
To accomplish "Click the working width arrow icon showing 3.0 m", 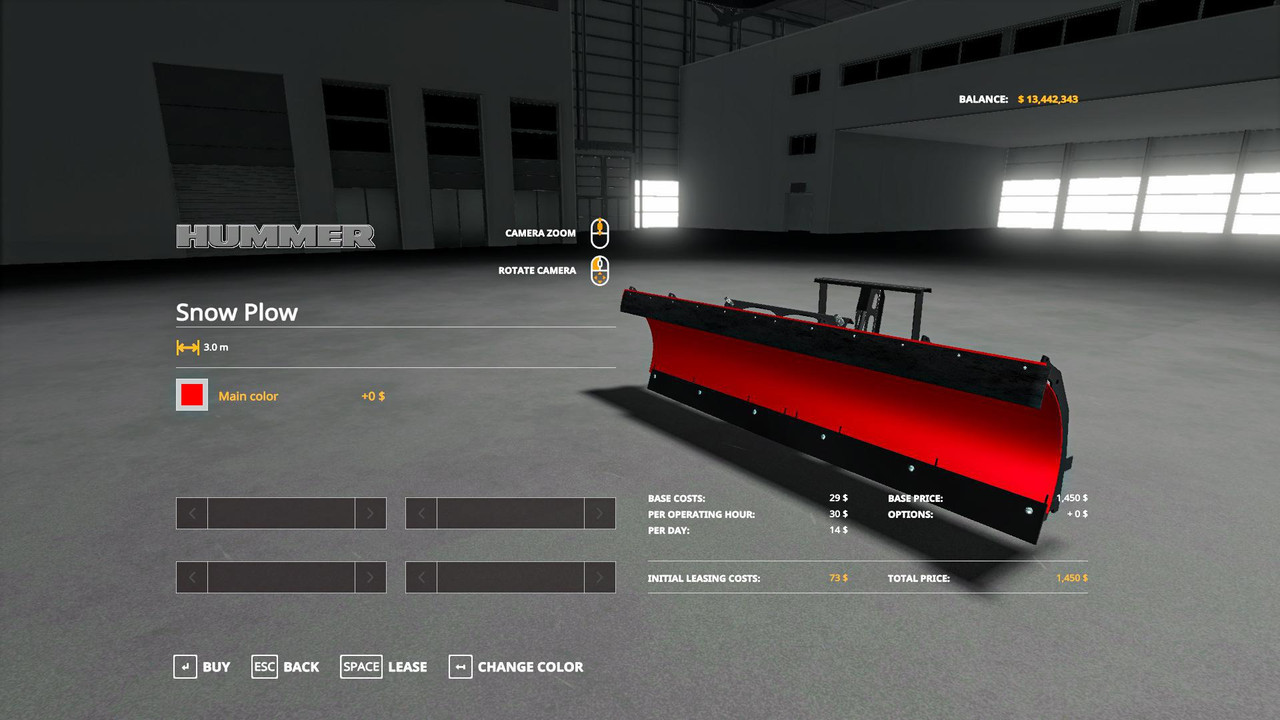I will click(185, 346).
